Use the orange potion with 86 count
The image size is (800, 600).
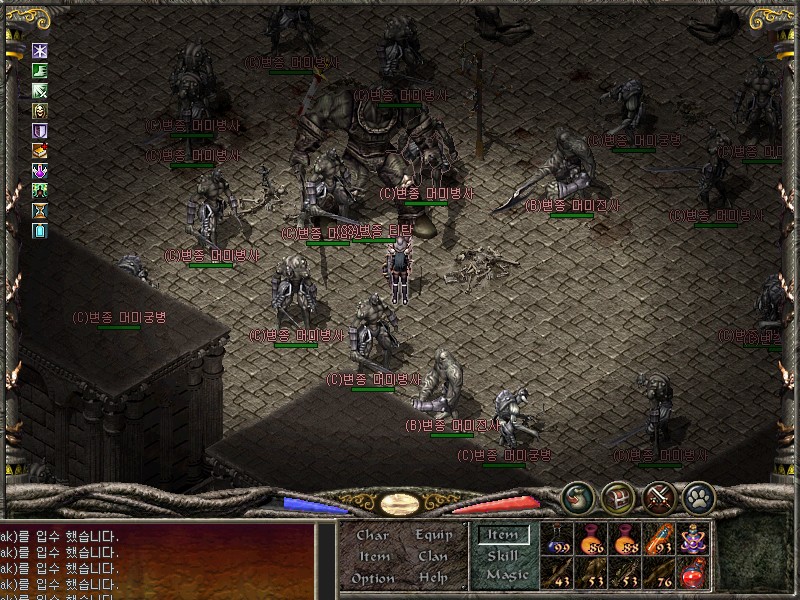coord(592,539)
